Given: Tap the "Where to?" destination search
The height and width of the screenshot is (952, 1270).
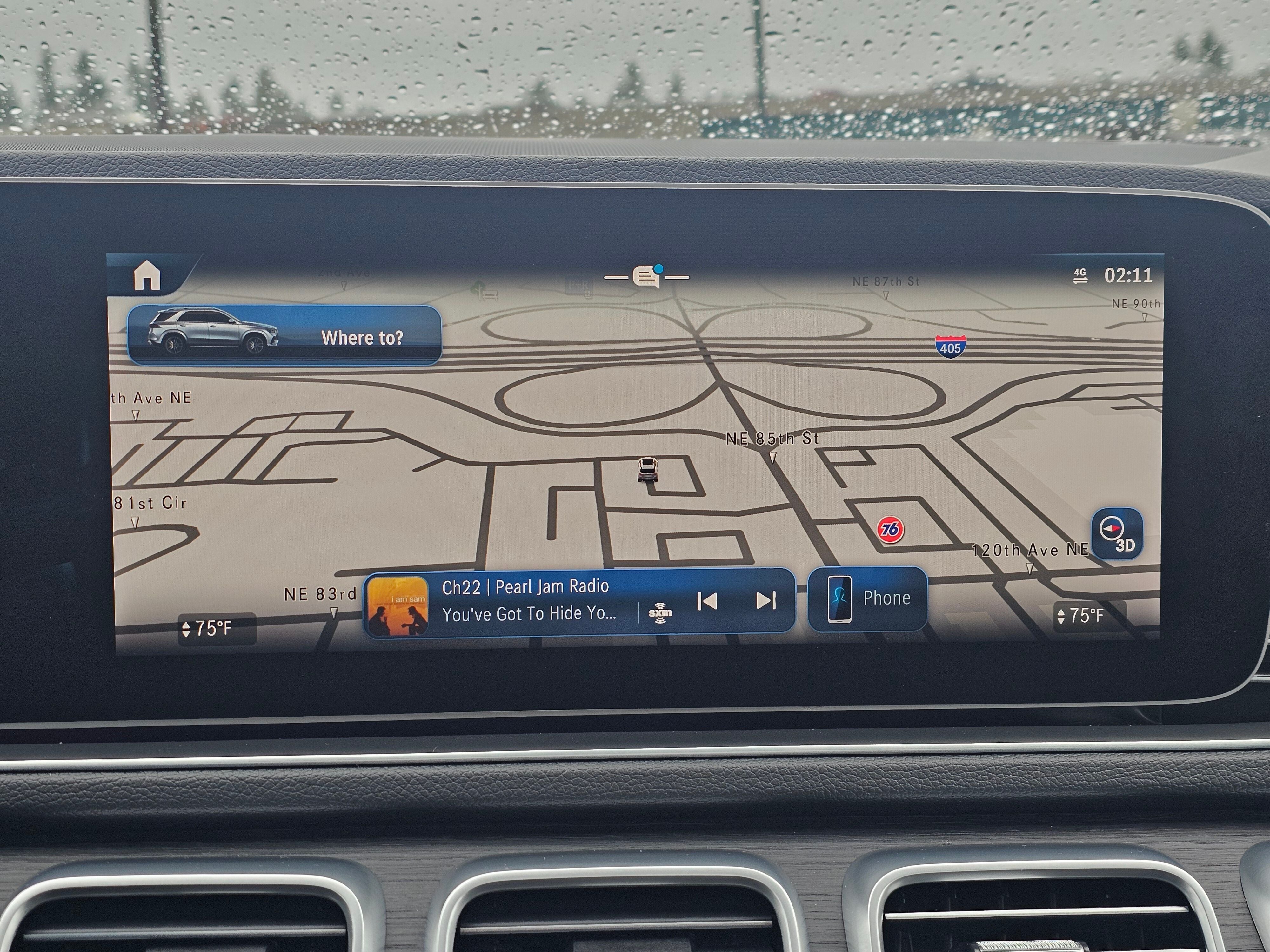Looking at the screenshot, I should (x=284, y=336).
